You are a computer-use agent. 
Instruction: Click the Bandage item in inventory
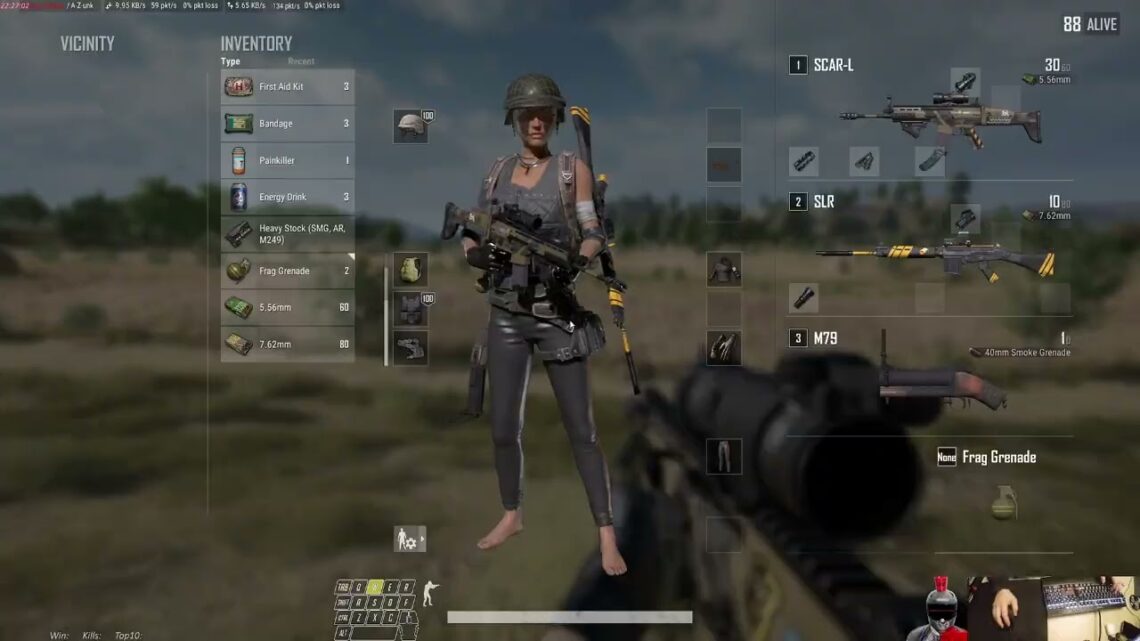287,124
